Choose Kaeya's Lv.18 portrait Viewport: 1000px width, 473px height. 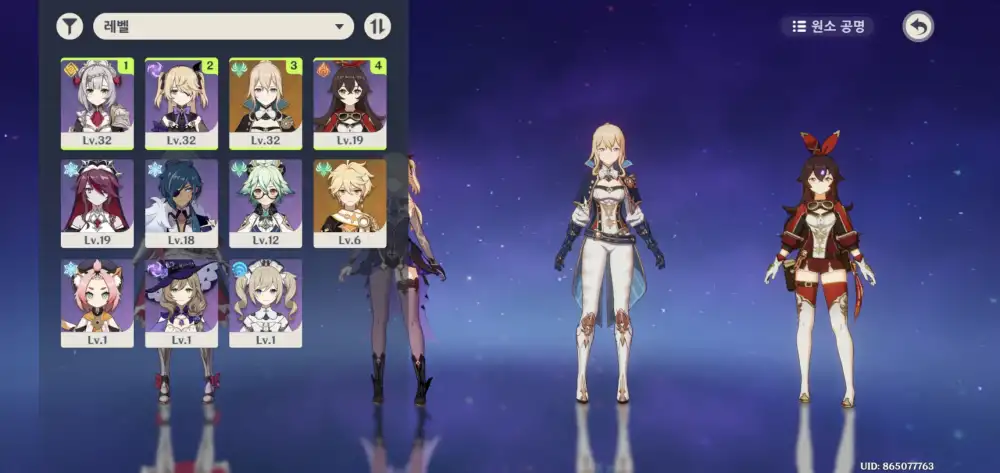tap(181, 200)
